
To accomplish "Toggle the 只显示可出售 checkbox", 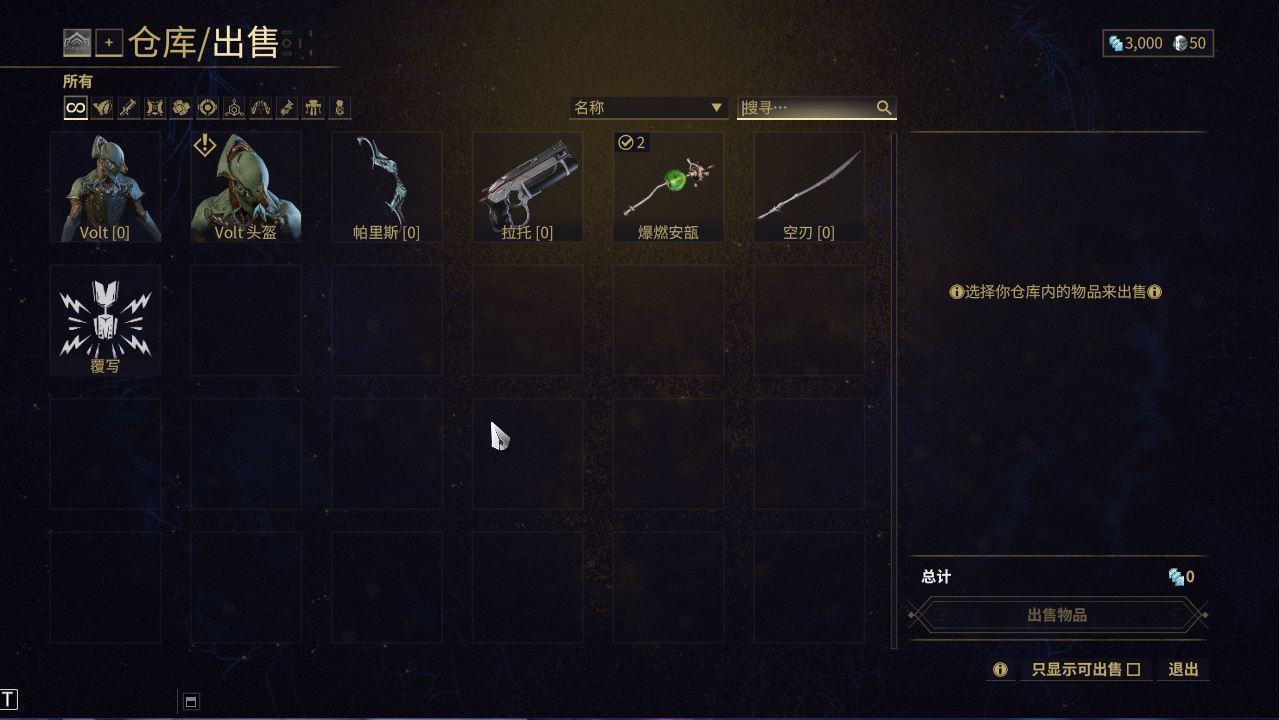I will pos(1133,670).
